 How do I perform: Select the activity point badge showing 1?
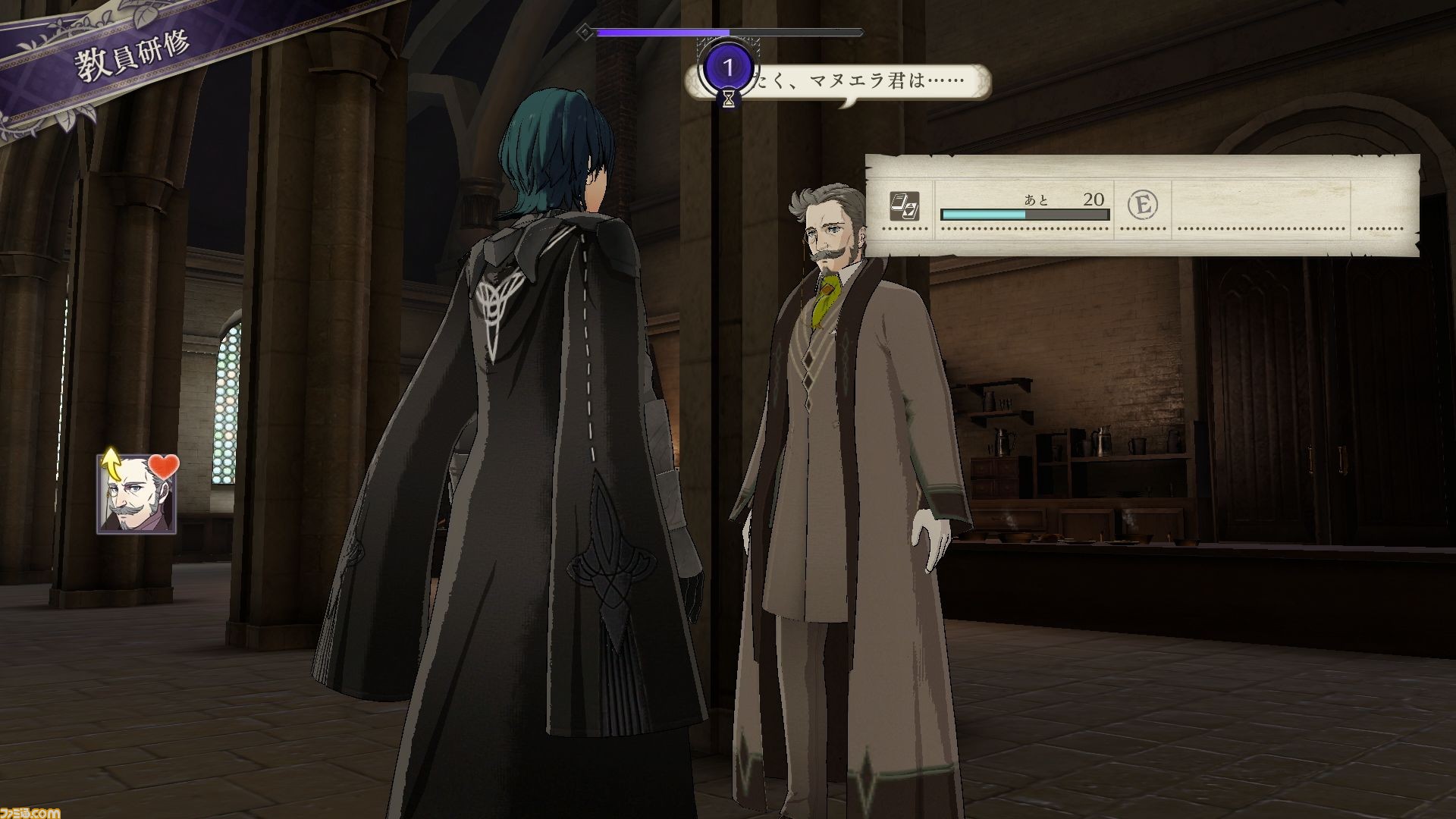tap(728, 68)
